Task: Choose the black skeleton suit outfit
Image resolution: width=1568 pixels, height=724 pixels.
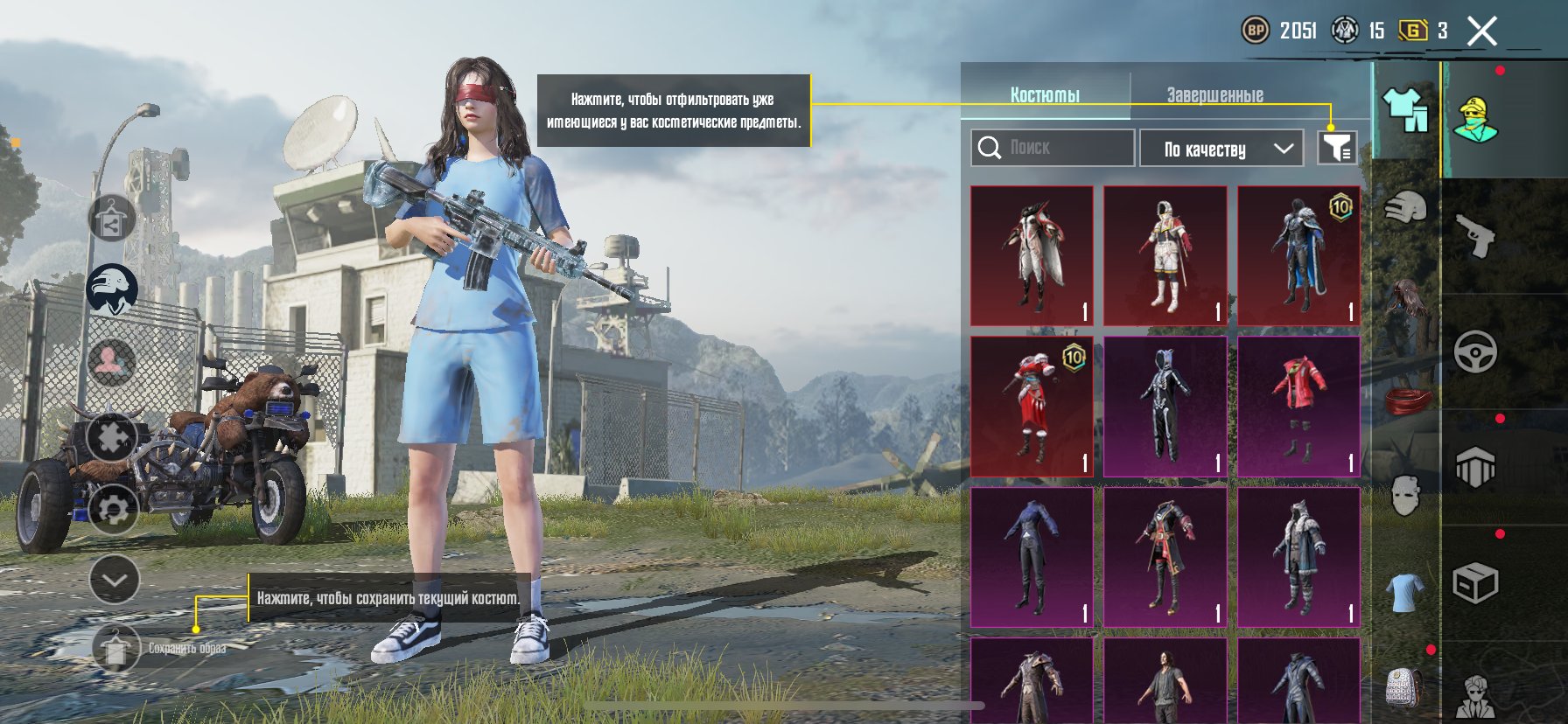Action: [1165, 407]
